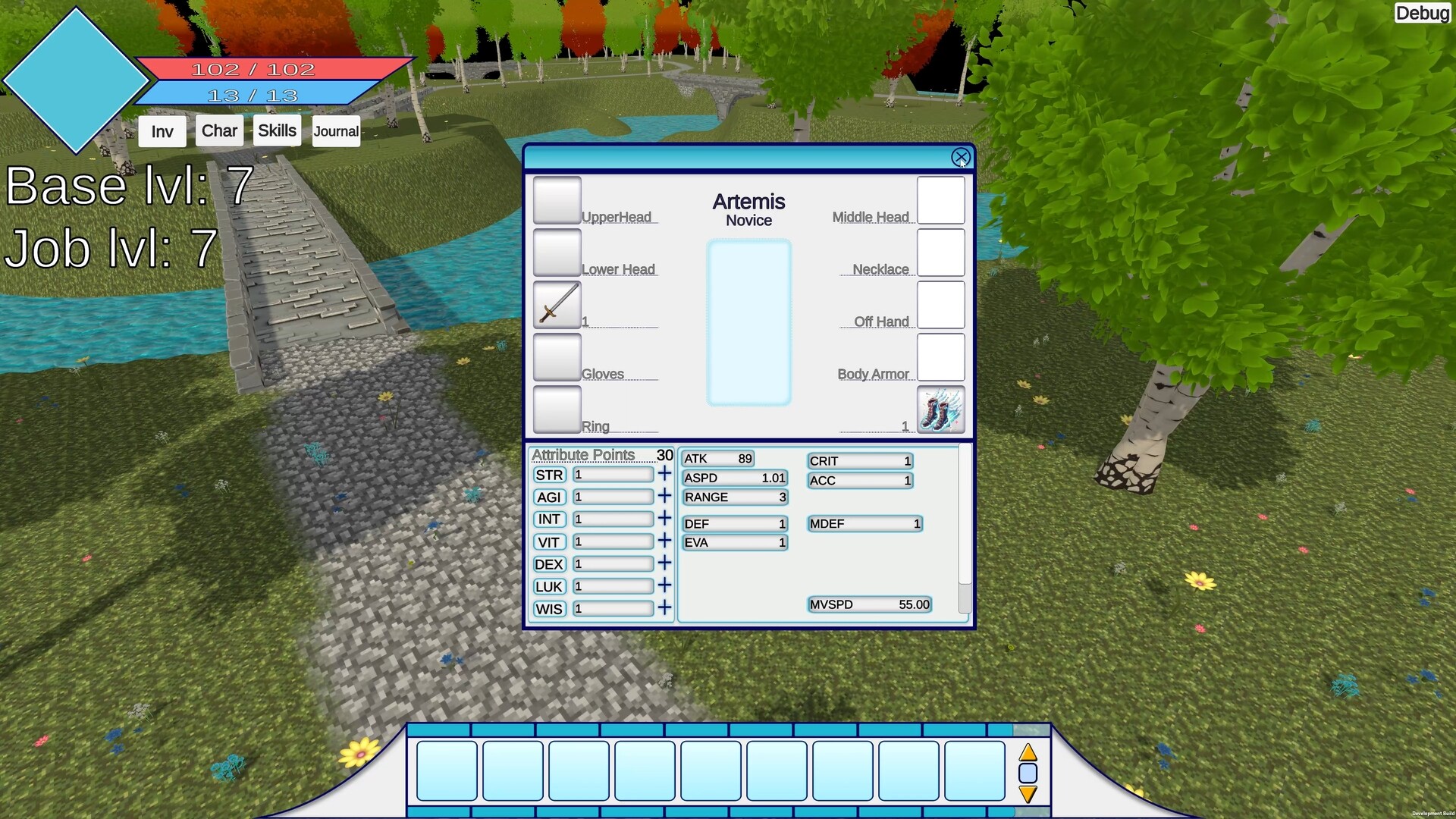Click the Necklace equipment slot
Viewport: 1456px width, 819px height.
tap(940, 252)
